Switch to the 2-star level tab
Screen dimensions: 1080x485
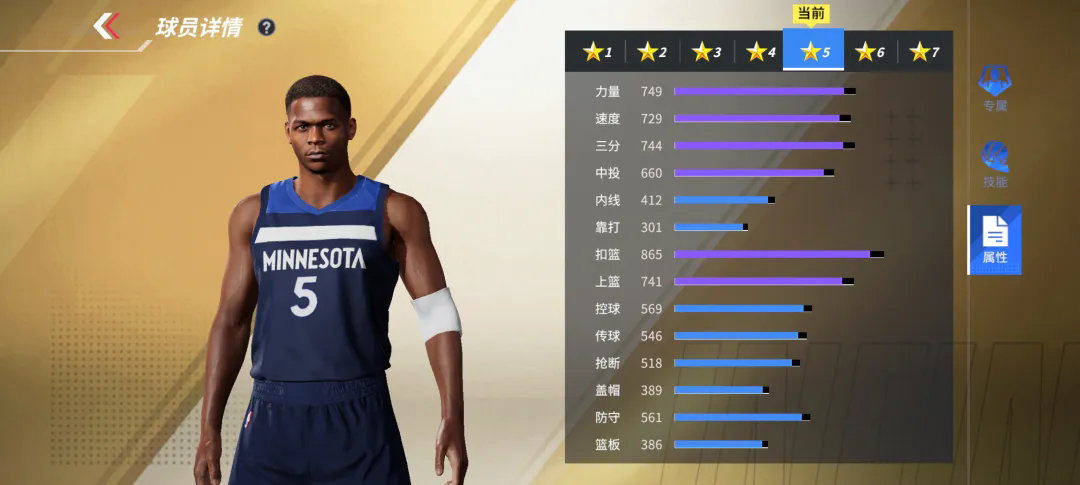click(x=652, y=51)
